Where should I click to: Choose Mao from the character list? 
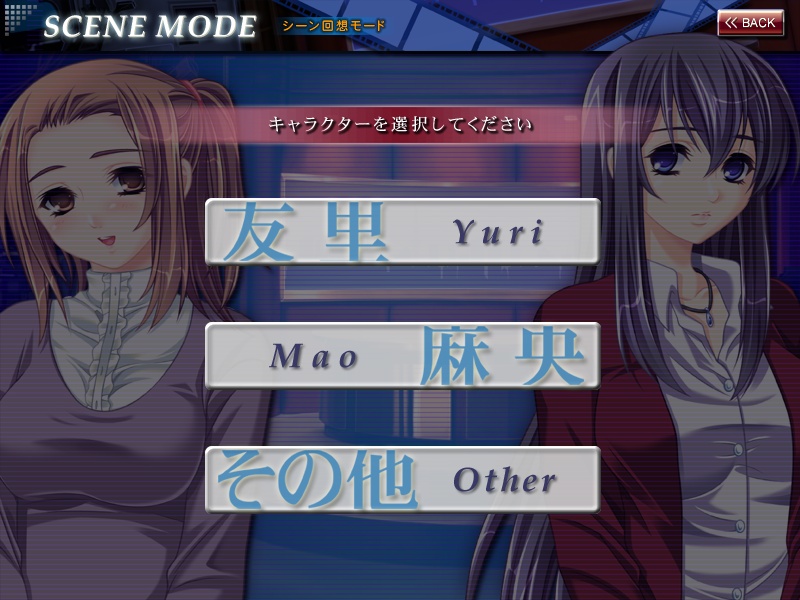pos(402,356)
